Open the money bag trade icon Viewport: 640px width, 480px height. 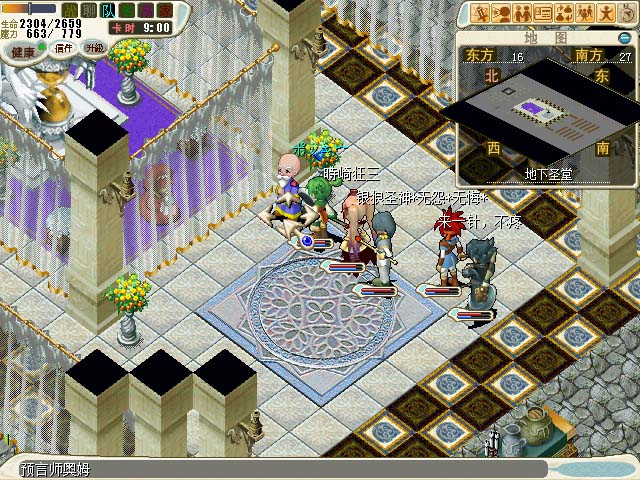pyautogui.click(x=564, y=13)
